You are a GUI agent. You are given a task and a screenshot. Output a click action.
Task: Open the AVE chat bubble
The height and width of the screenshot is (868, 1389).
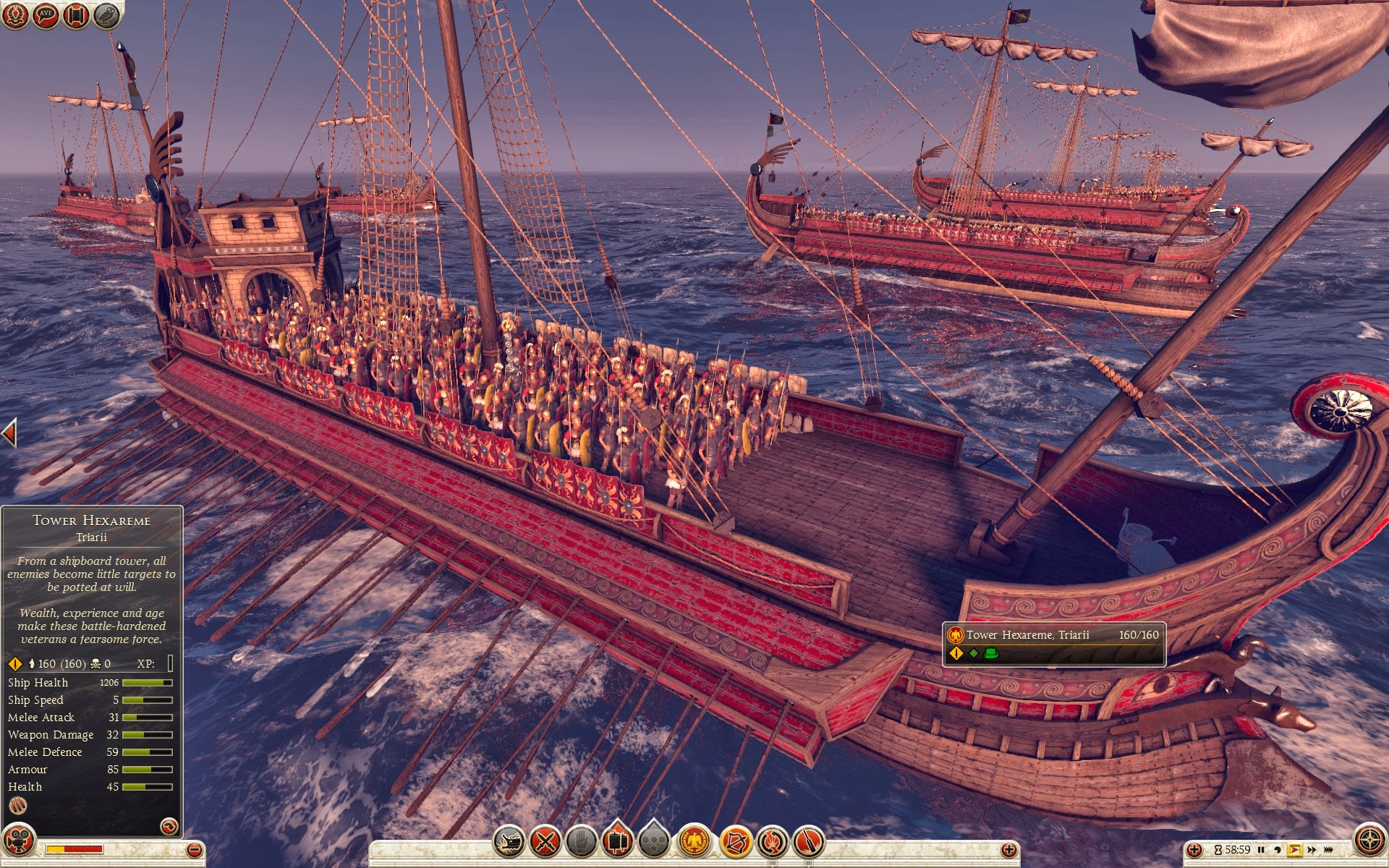pyautogui.click(x=46, y=15)
